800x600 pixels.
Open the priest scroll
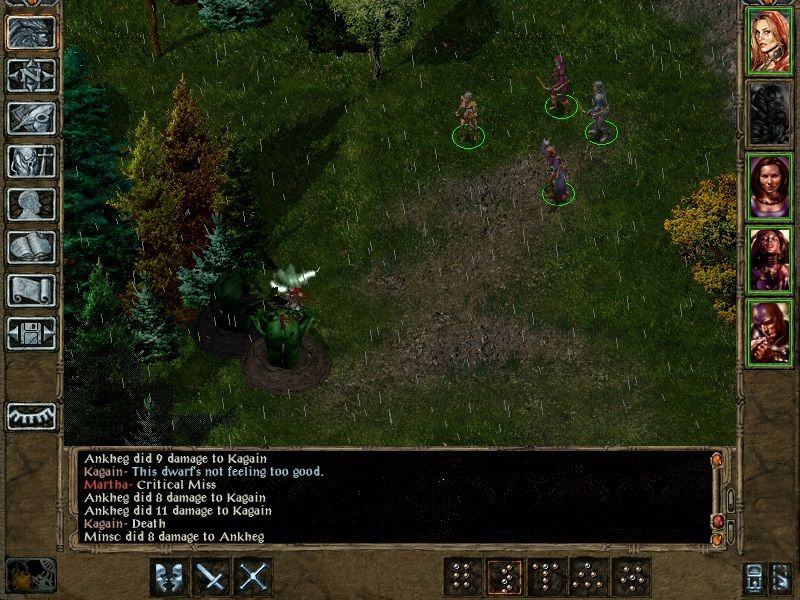(x=31, y=290)
